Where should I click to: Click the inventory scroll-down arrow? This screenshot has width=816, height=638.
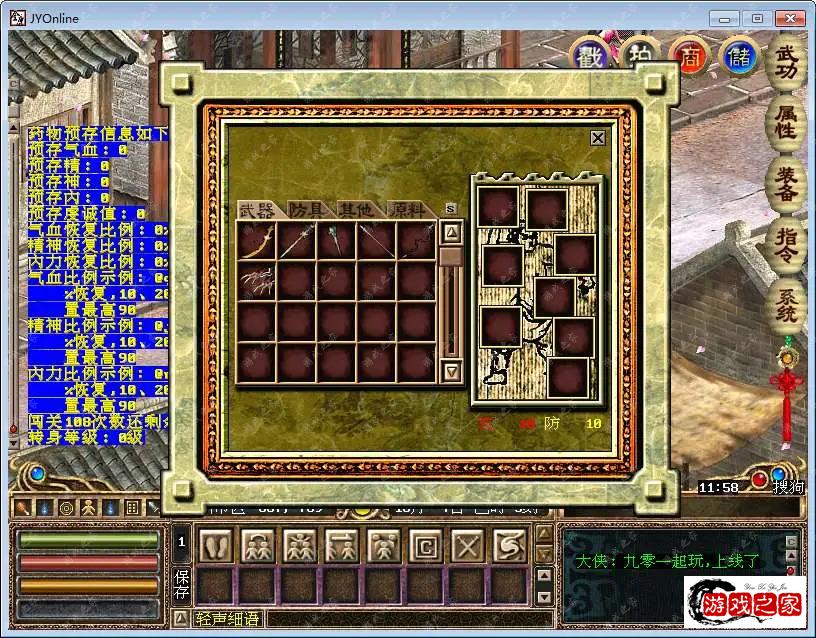[x=452, y=371]
